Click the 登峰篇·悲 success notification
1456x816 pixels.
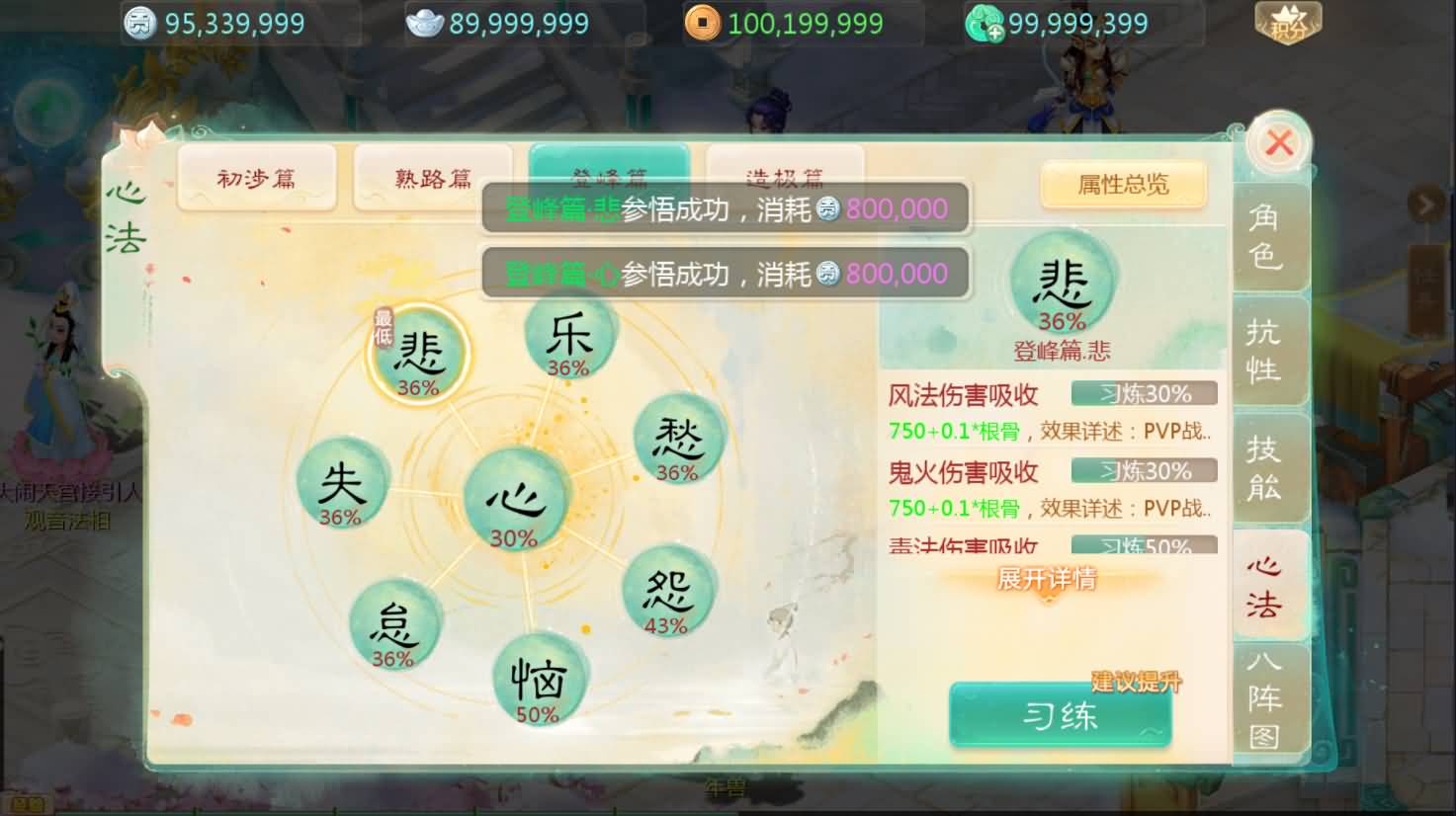pyautogui.click(x=725, y=208)
